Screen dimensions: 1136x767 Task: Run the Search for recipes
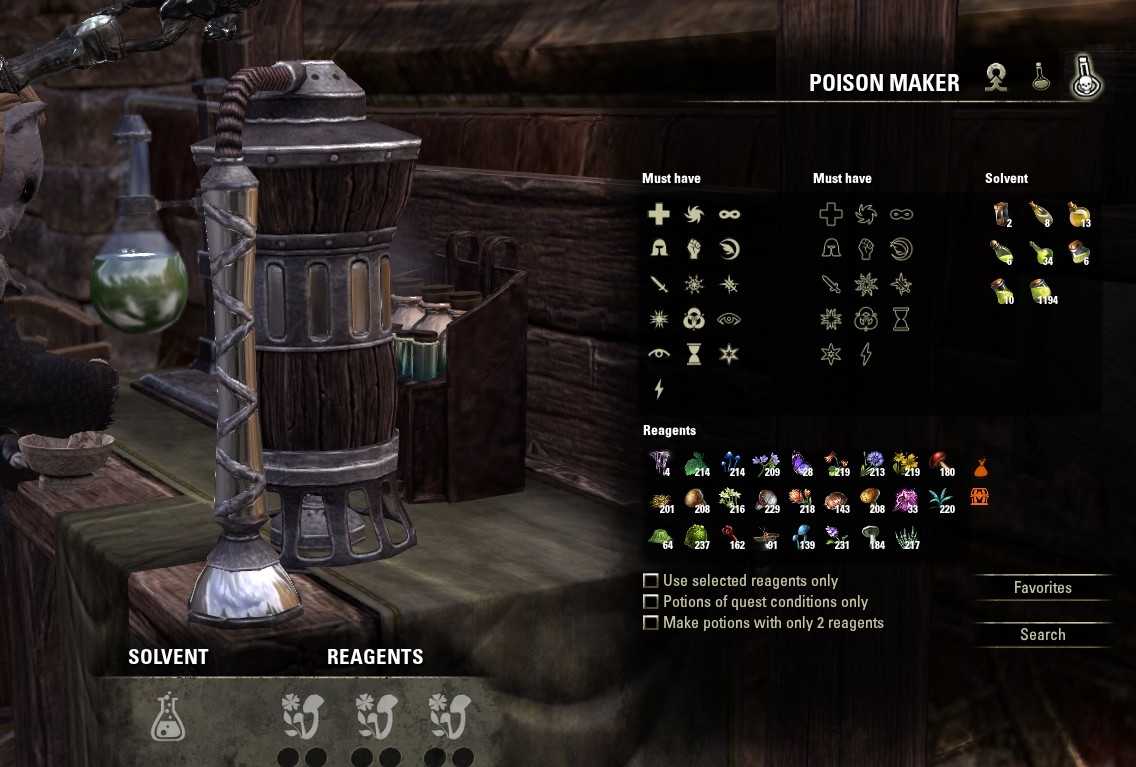[x=1042, y=635]
